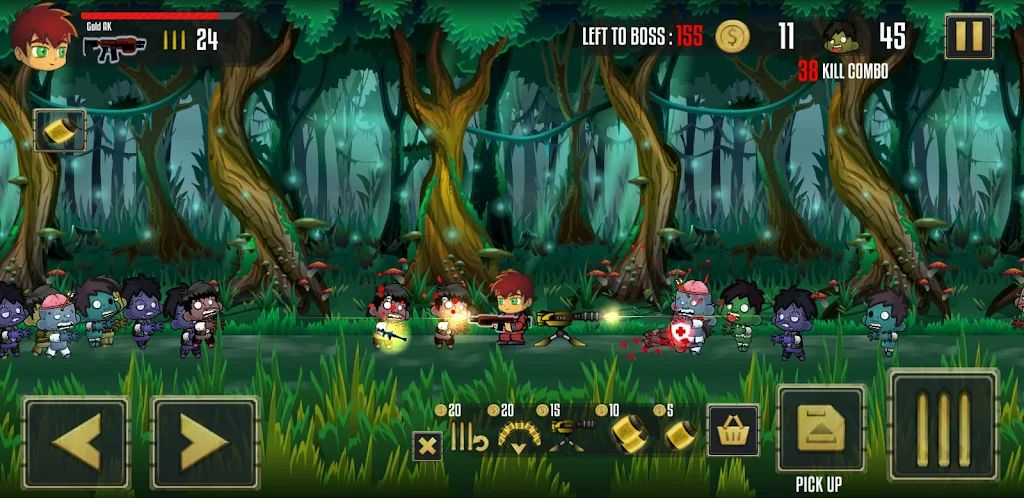Use the gold canister slot below the portrait

coord(60,130)
